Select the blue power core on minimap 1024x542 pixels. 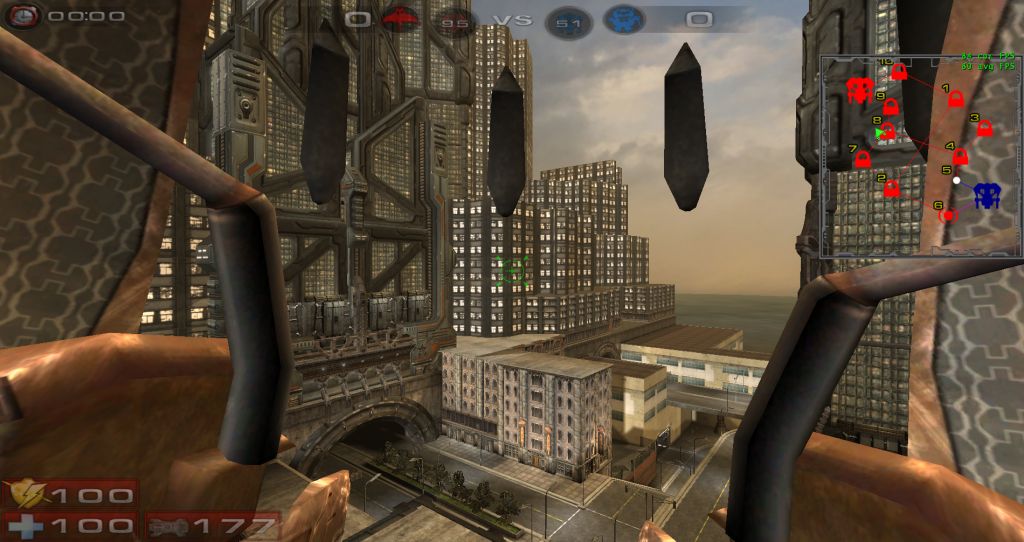(988, 194)
